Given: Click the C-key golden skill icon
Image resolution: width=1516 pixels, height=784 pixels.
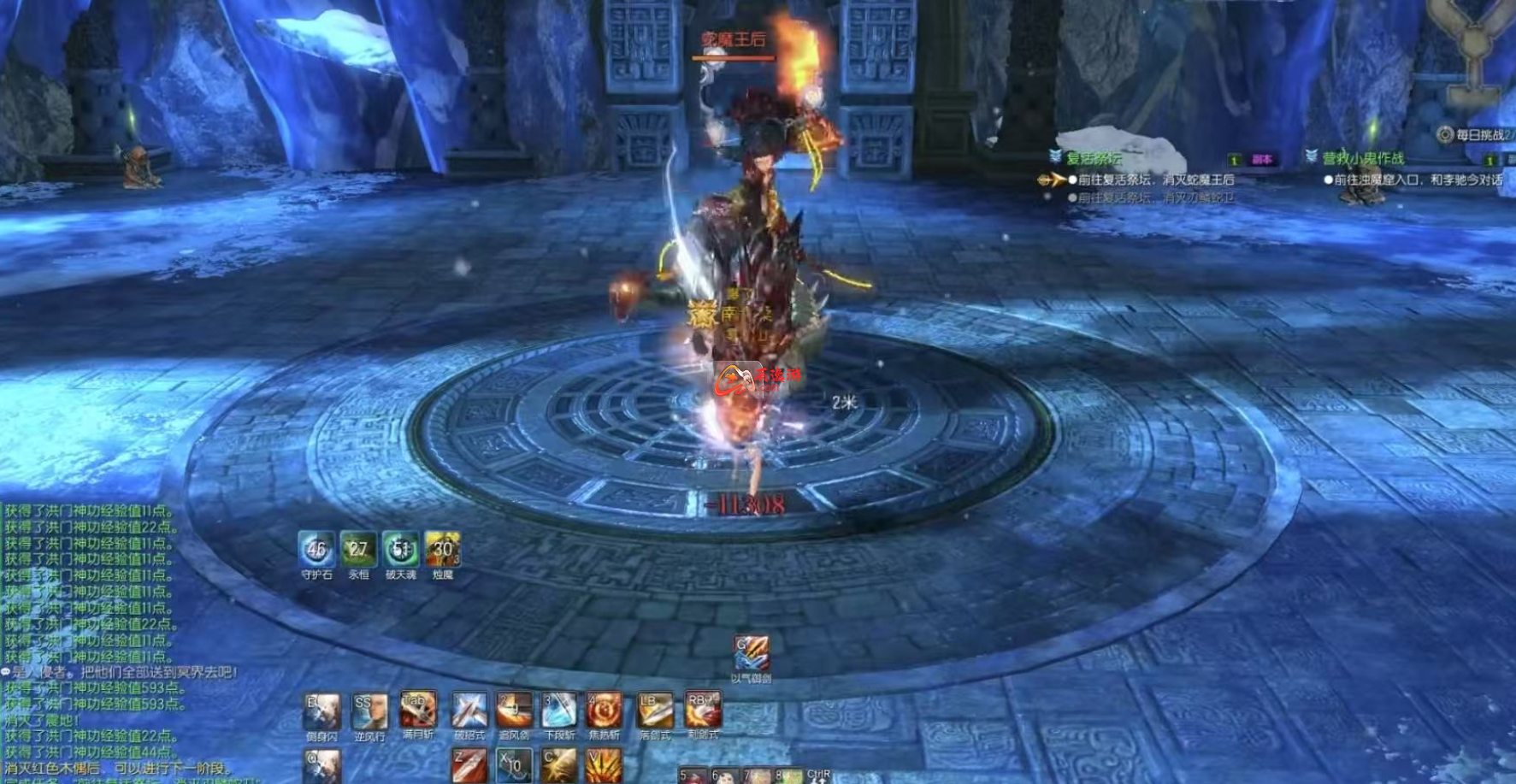Looking at the screenshot, I should pos(559,766).
